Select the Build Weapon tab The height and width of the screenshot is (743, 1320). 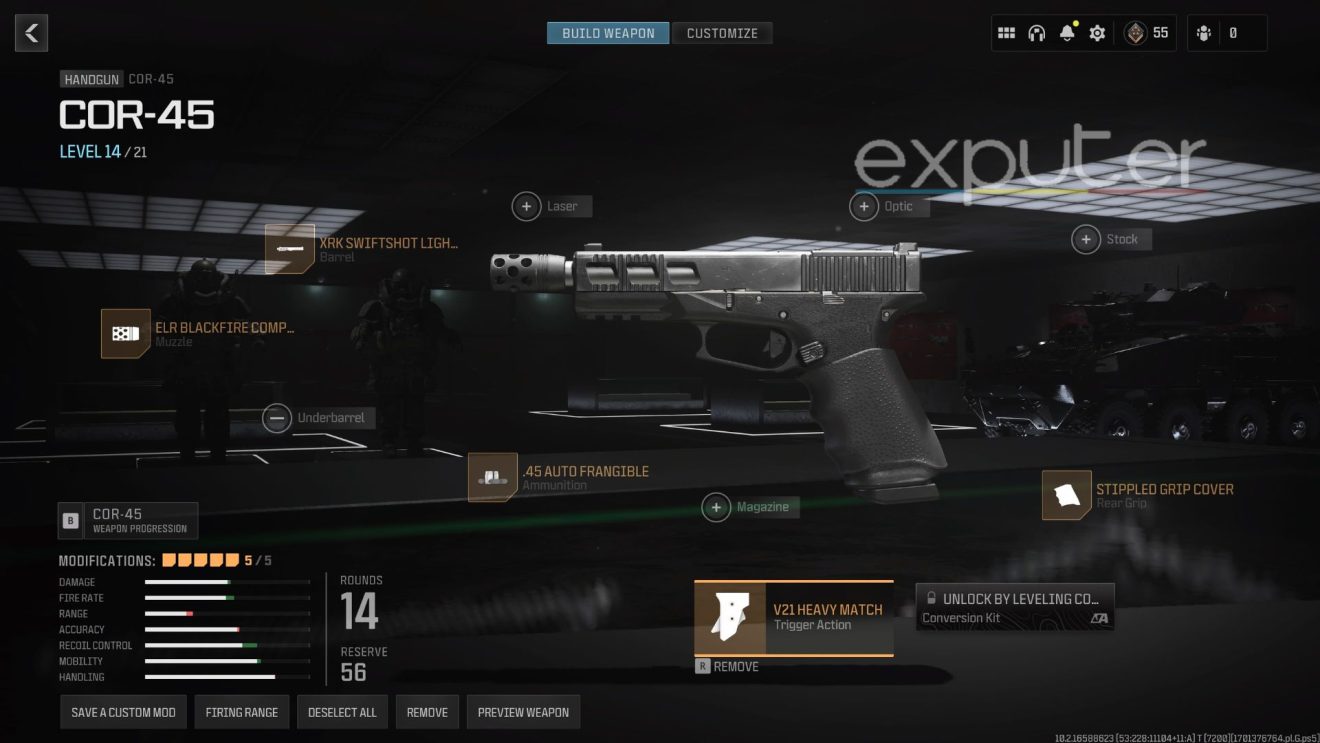pos(608,32)
